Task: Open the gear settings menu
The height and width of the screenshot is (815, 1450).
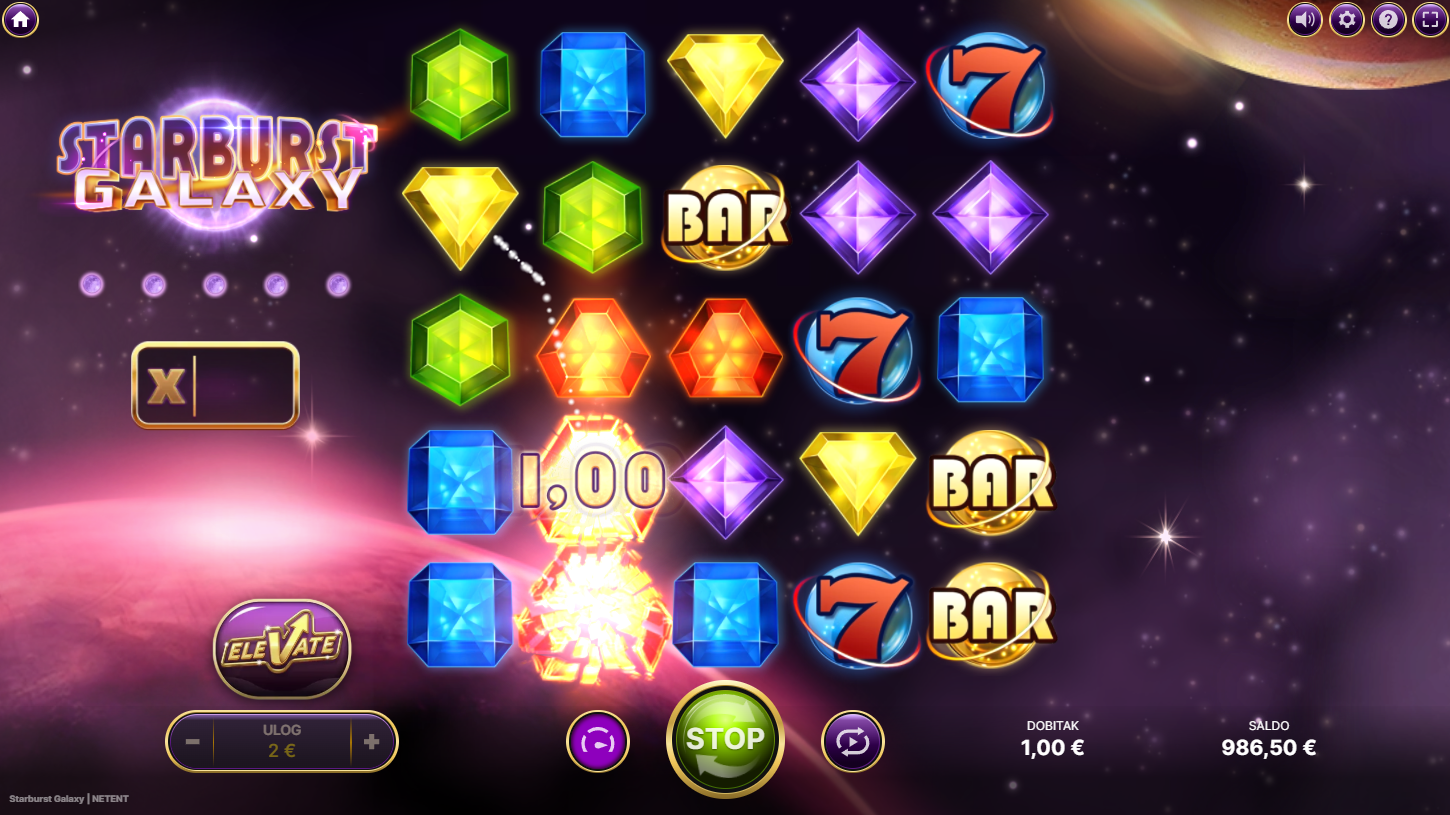Action: tap(1346, 19)
